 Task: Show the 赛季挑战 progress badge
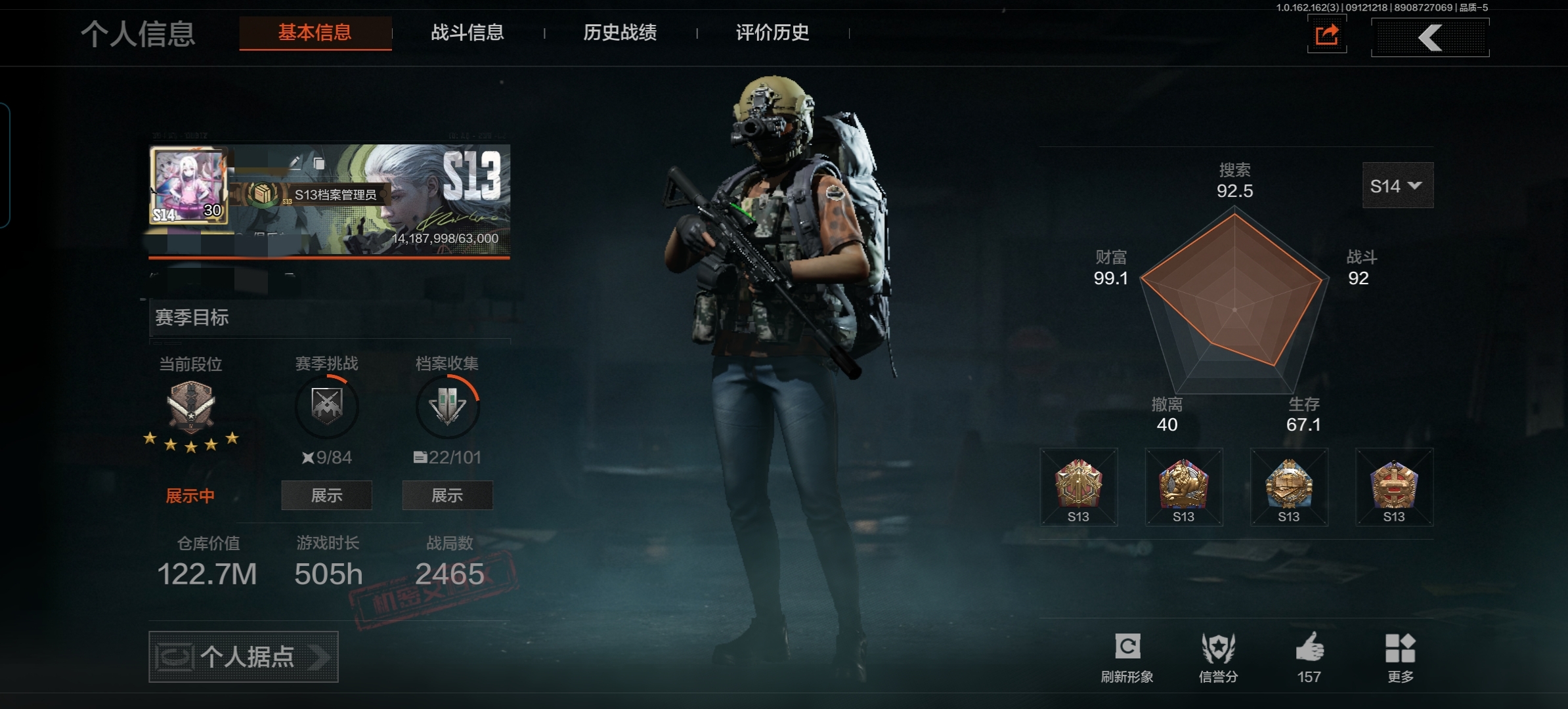tap(326, 495)
